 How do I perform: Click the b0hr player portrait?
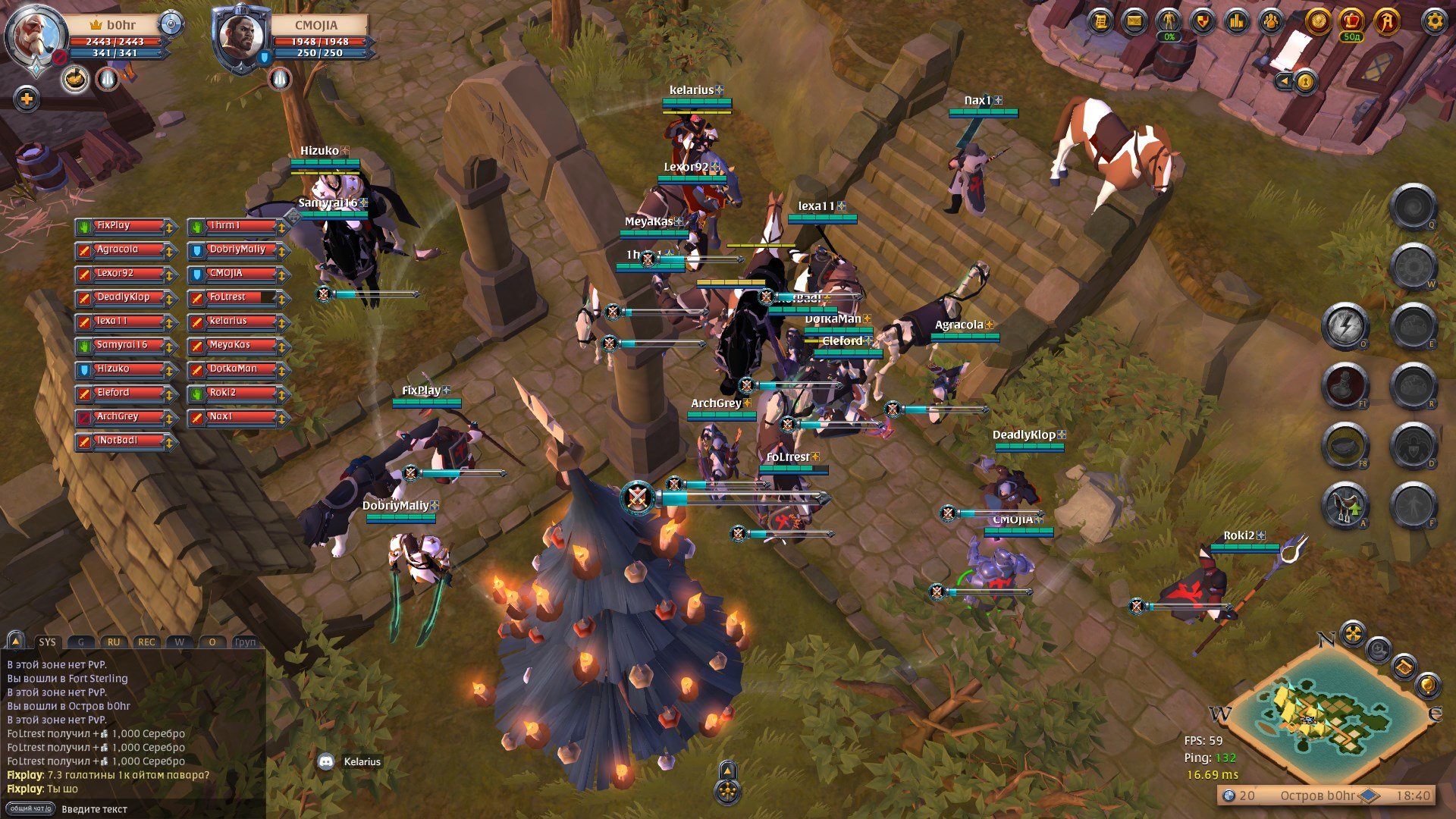[x=34, y=38]
